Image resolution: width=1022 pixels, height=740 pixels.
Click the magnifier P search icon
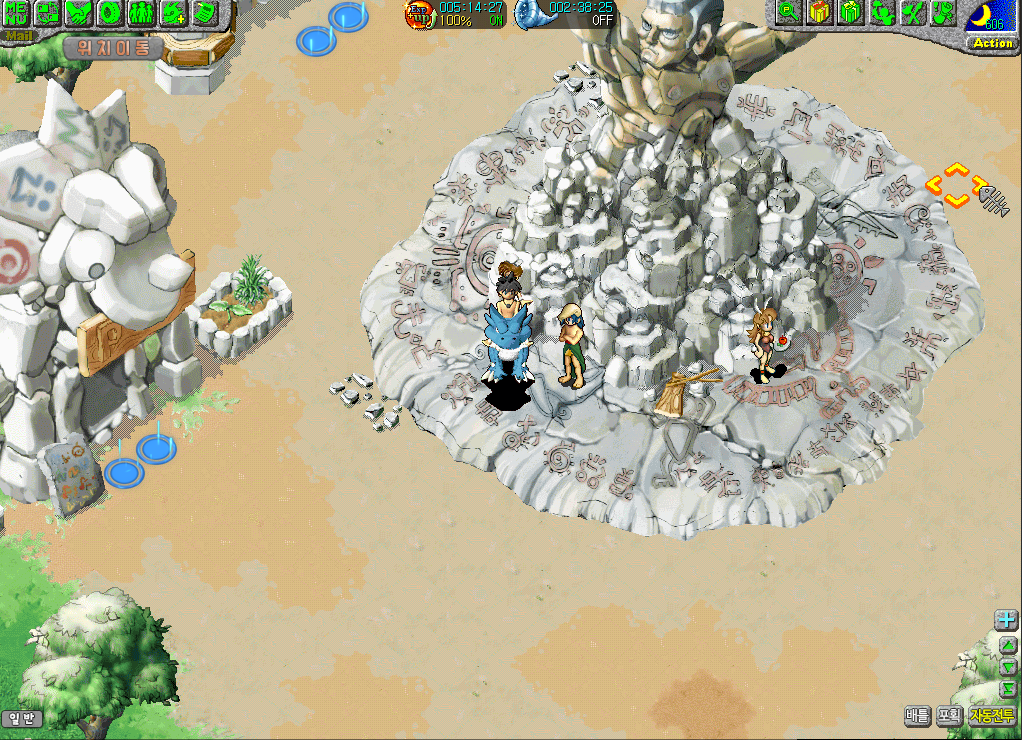[788, 13]
